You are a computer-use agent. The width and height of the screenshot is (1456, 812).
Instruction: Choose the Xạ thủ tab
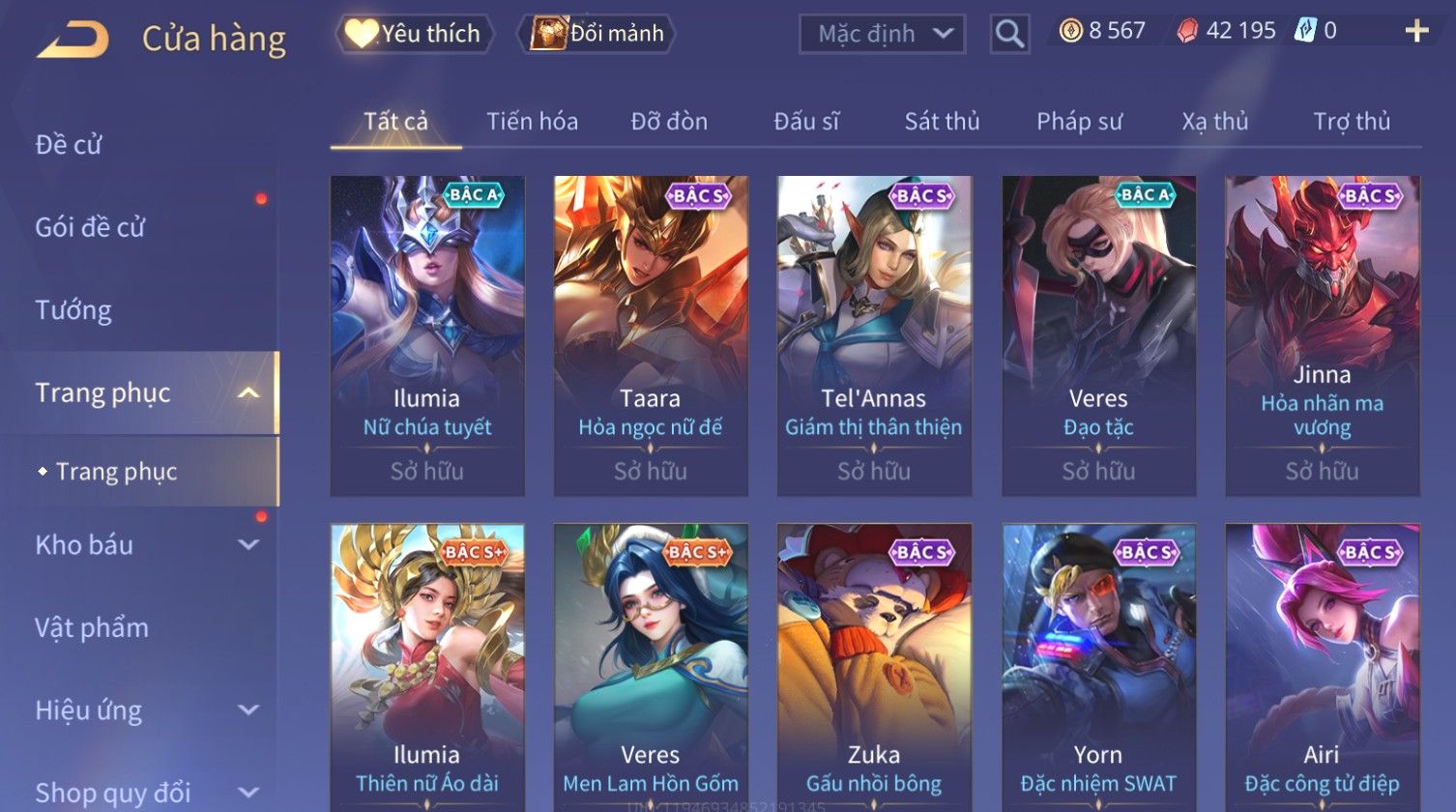click(1214, 122)
